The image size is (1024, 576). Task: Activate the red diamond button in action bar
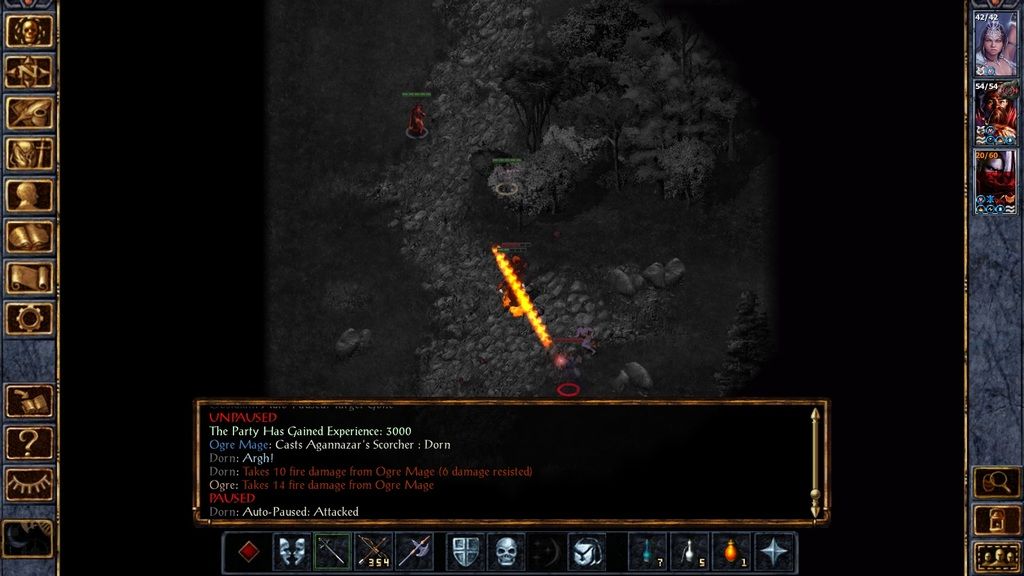[248, 552]
